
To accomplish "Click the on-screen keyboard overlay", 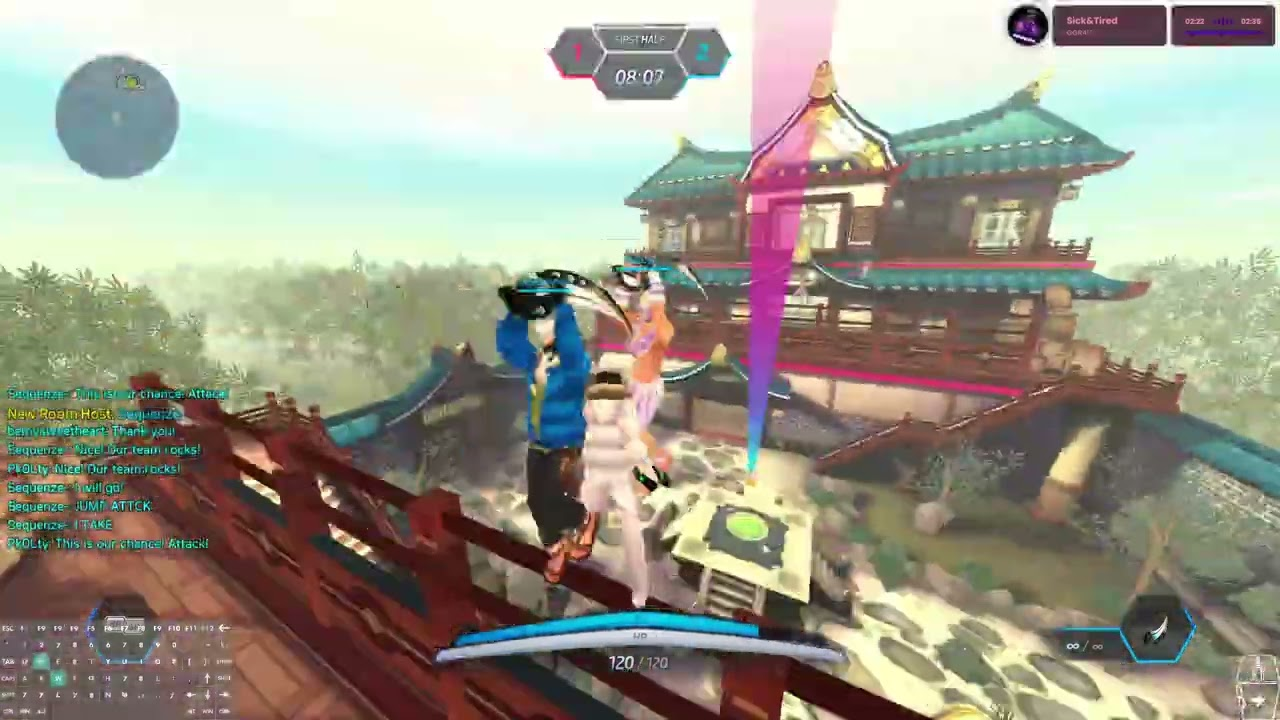I will pyautogui.click(x=115, y=667).
